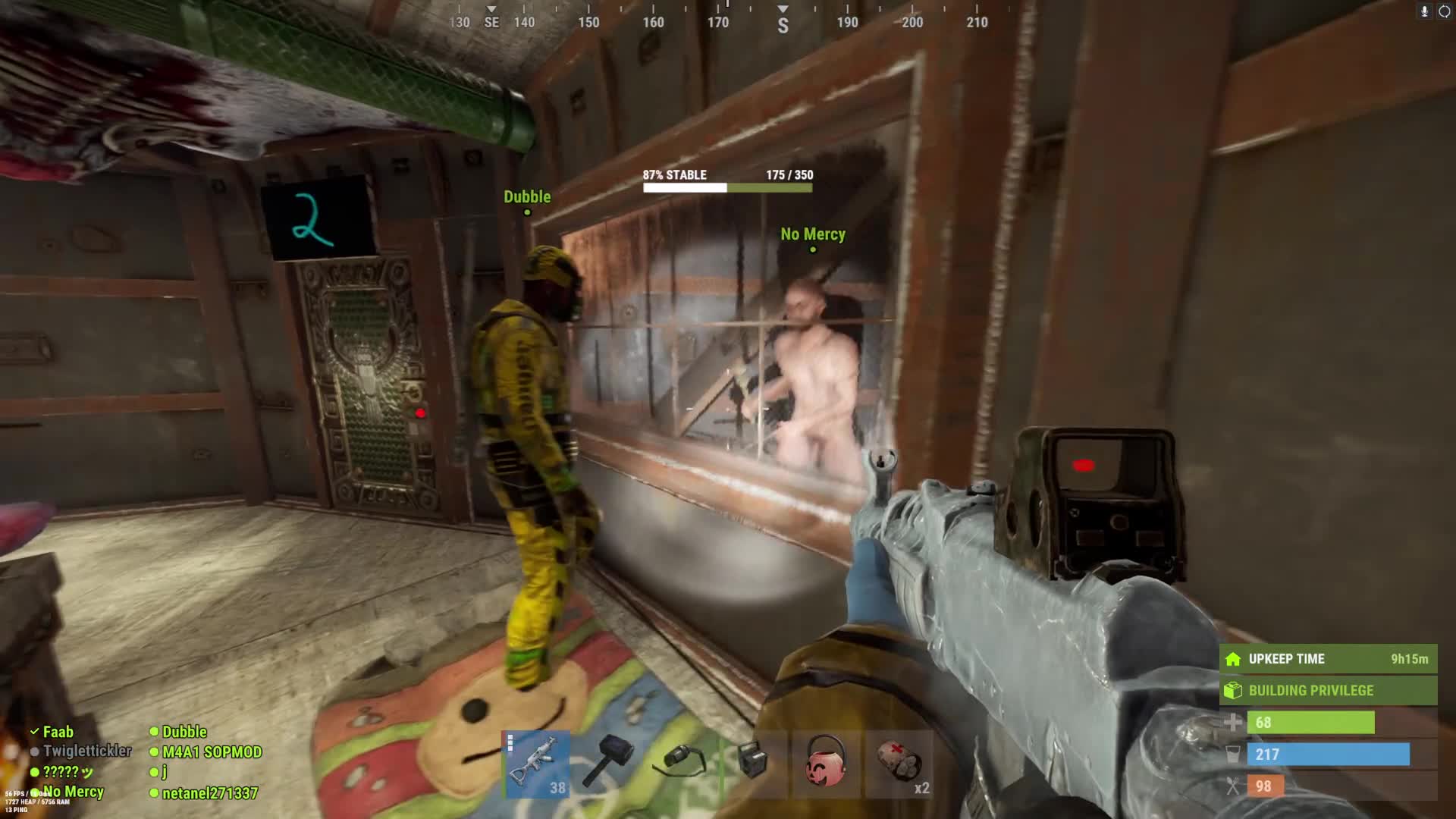Click the Upkeep Time status panel
The image size is (1456, 819).
tap(1328, 659)
